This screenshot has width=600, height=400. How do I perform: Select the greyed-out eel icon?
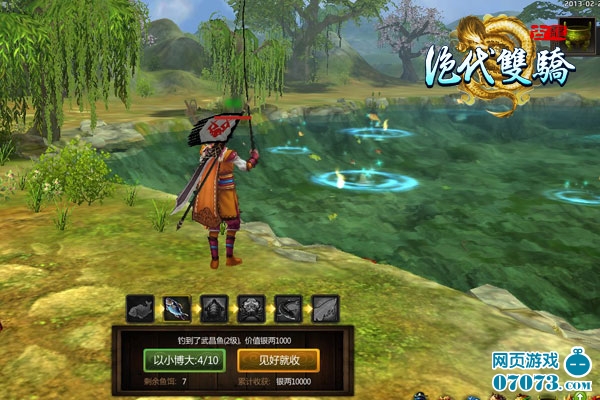coord(288,307)
